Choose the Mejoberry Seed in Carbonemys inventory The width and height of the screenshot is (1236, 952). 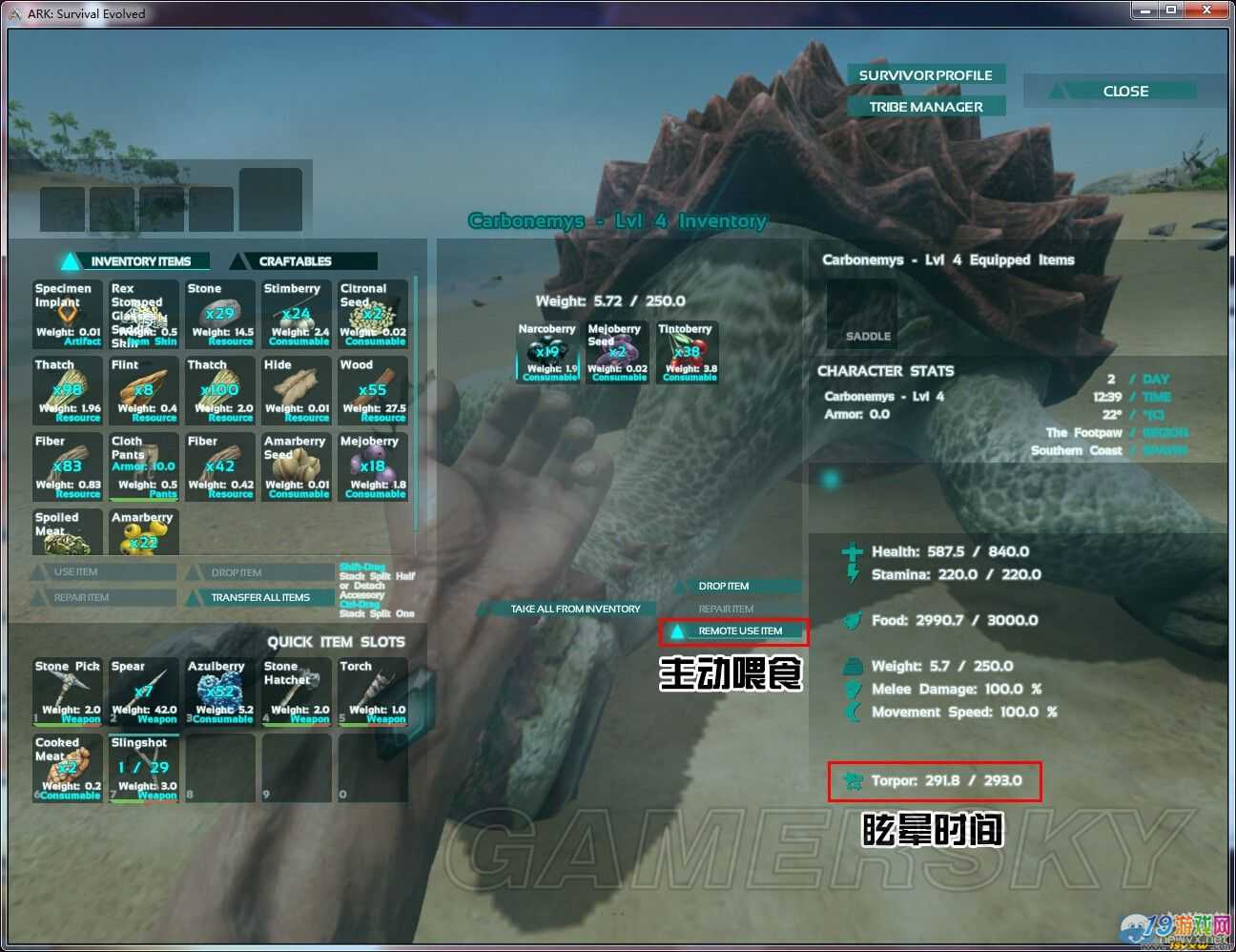[617, 352]
